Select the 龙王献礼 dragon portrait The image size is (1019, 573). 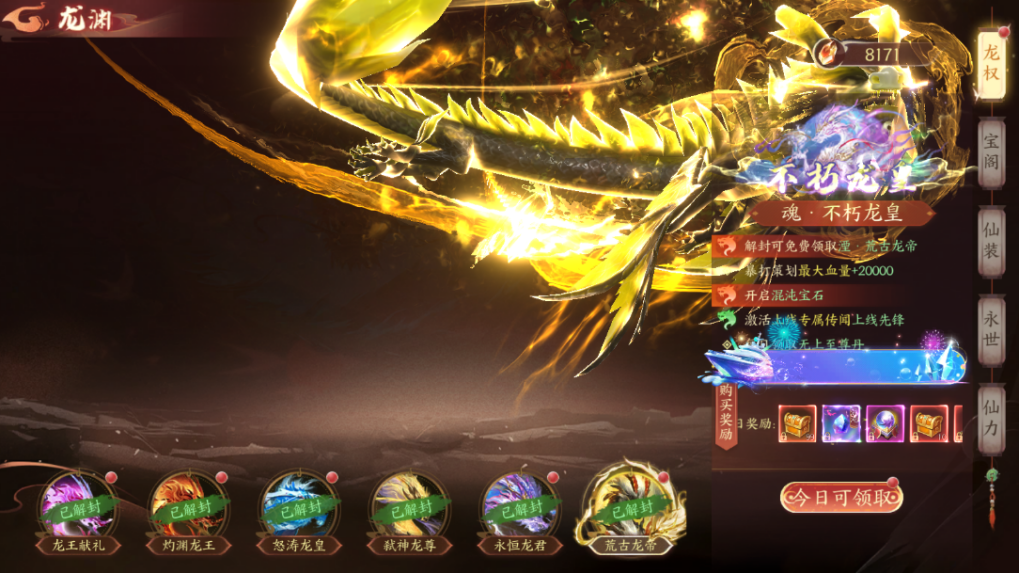pyautogui.click(x=77, y=506)
